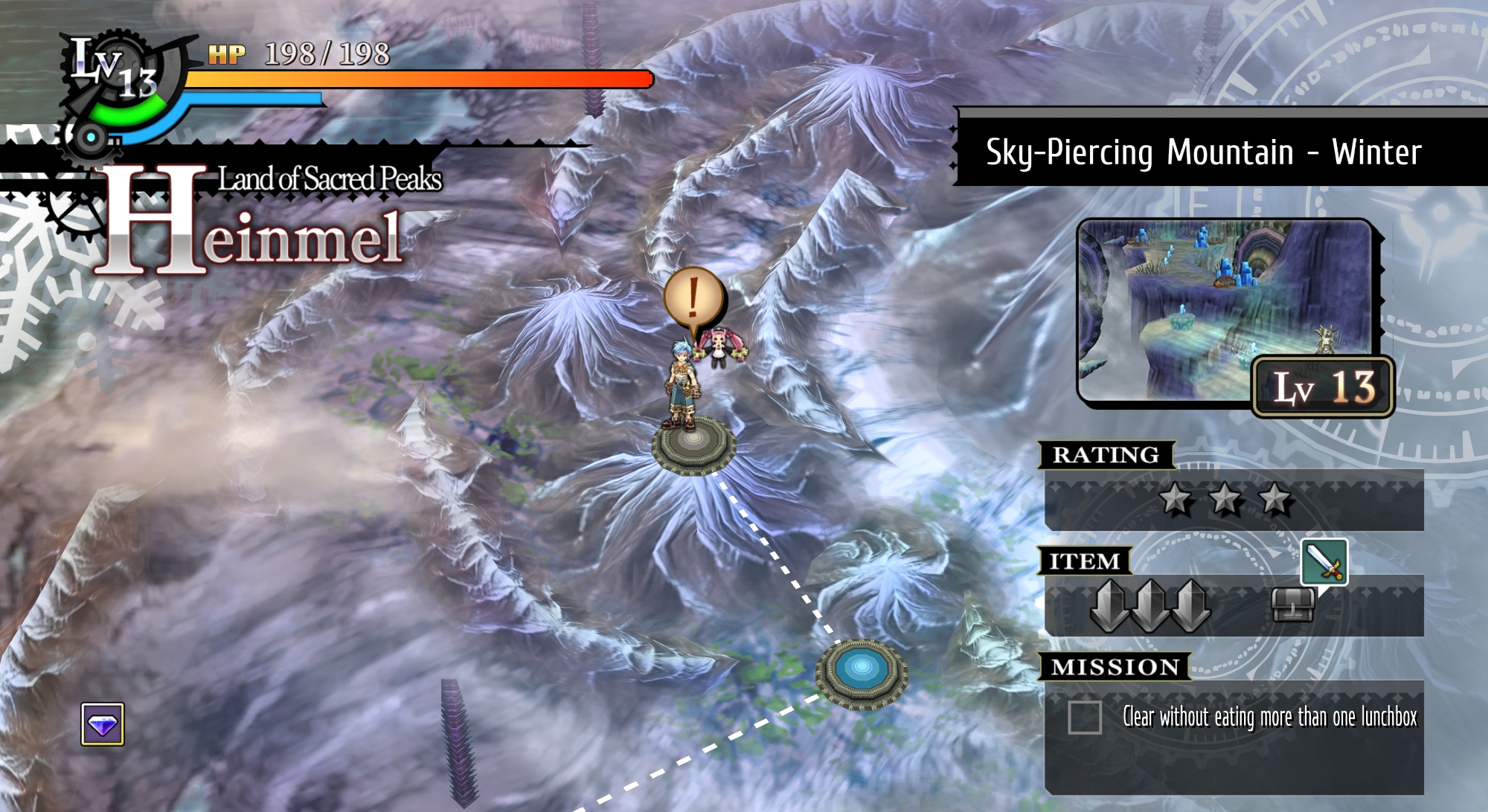Click the exclamation event speech bubble
1488x812 pixels.
pos(693,299)
